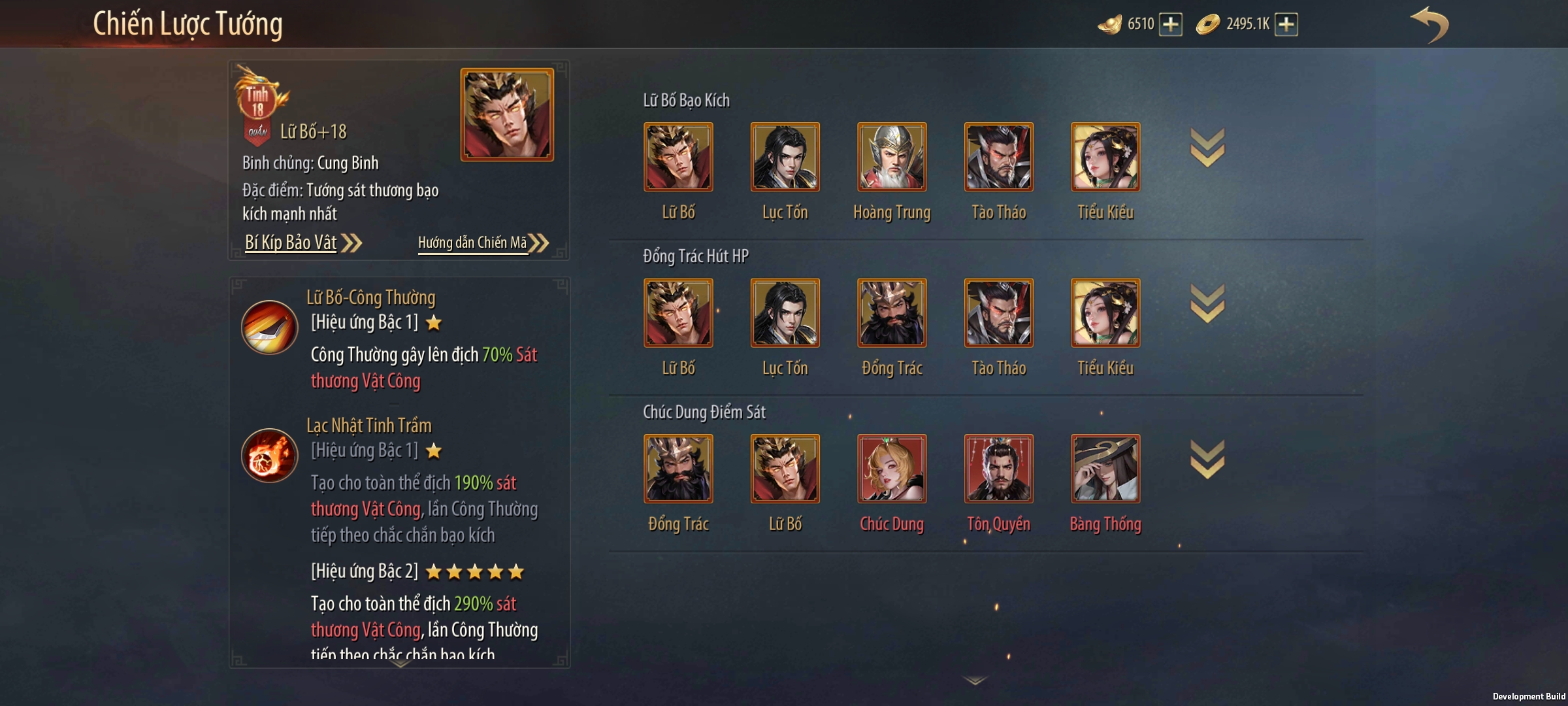This screenshot has width=1568, height=706.
Task: Expand the Đổng Trác Hút HP lineup
Action: 1207,304
